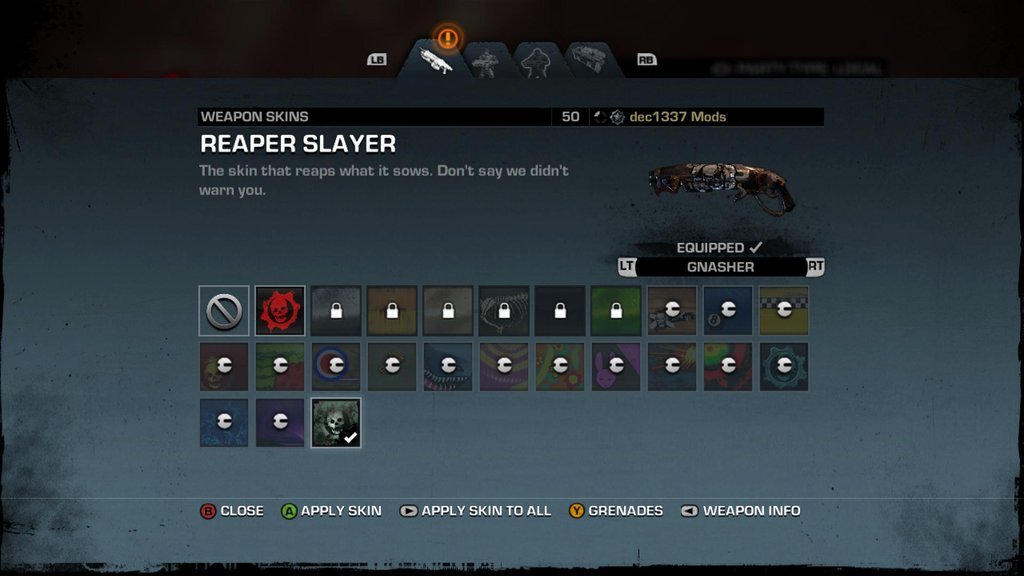
Task: Choose the red Crimson Omen skull skin
Action: [279, 311]
